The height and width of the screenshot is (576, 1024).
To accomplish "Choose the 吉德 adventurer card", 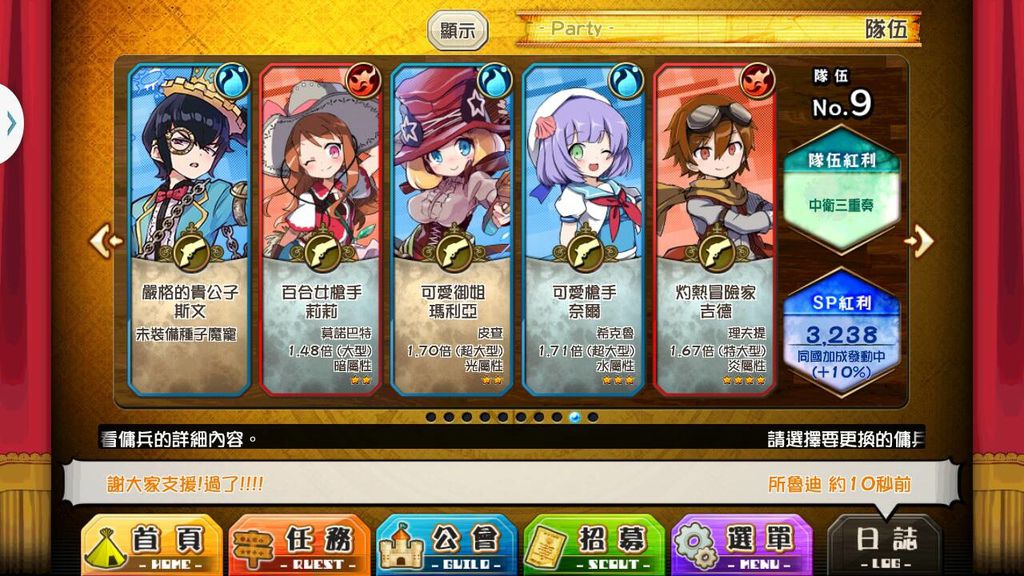I will 714,228.
